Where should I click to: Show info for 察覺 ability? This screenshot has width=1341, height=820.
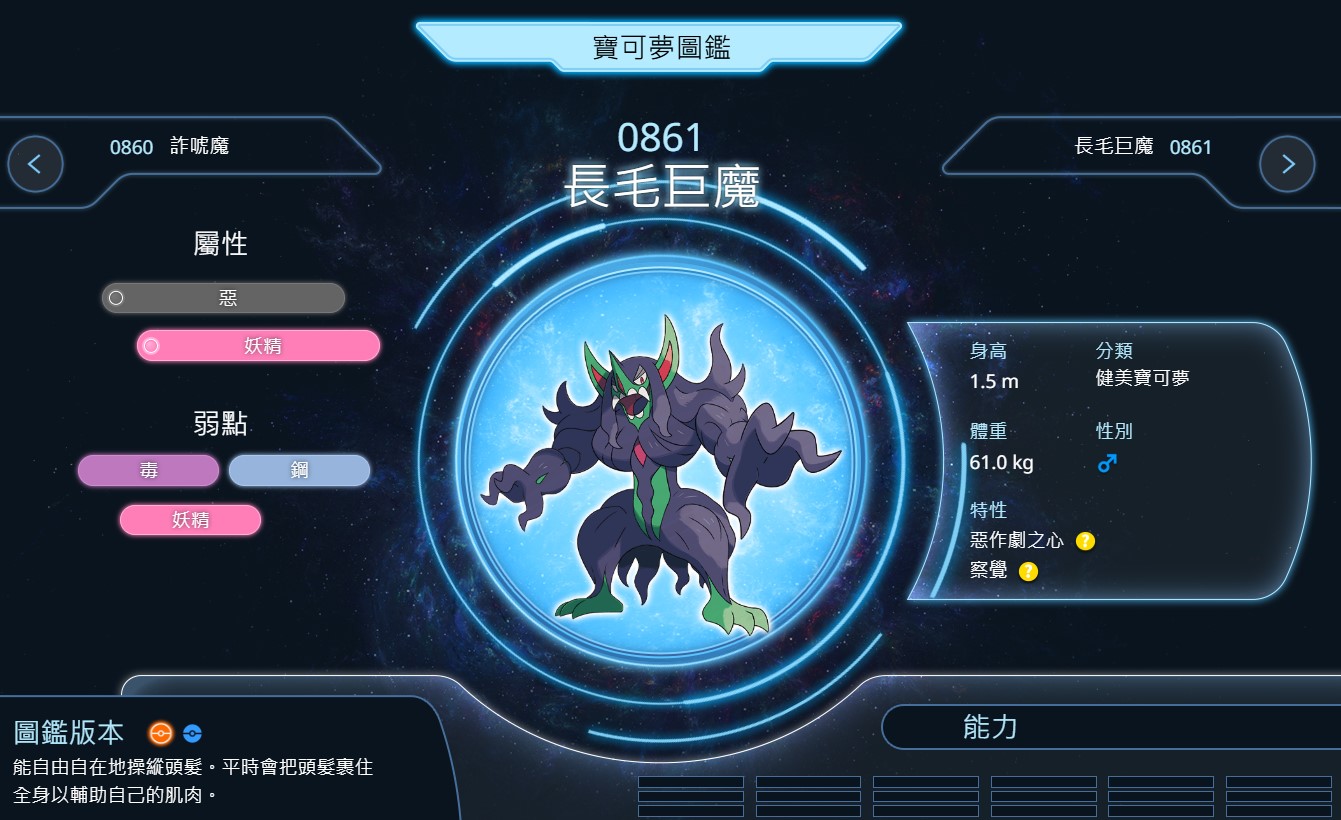coord(1028,572)
